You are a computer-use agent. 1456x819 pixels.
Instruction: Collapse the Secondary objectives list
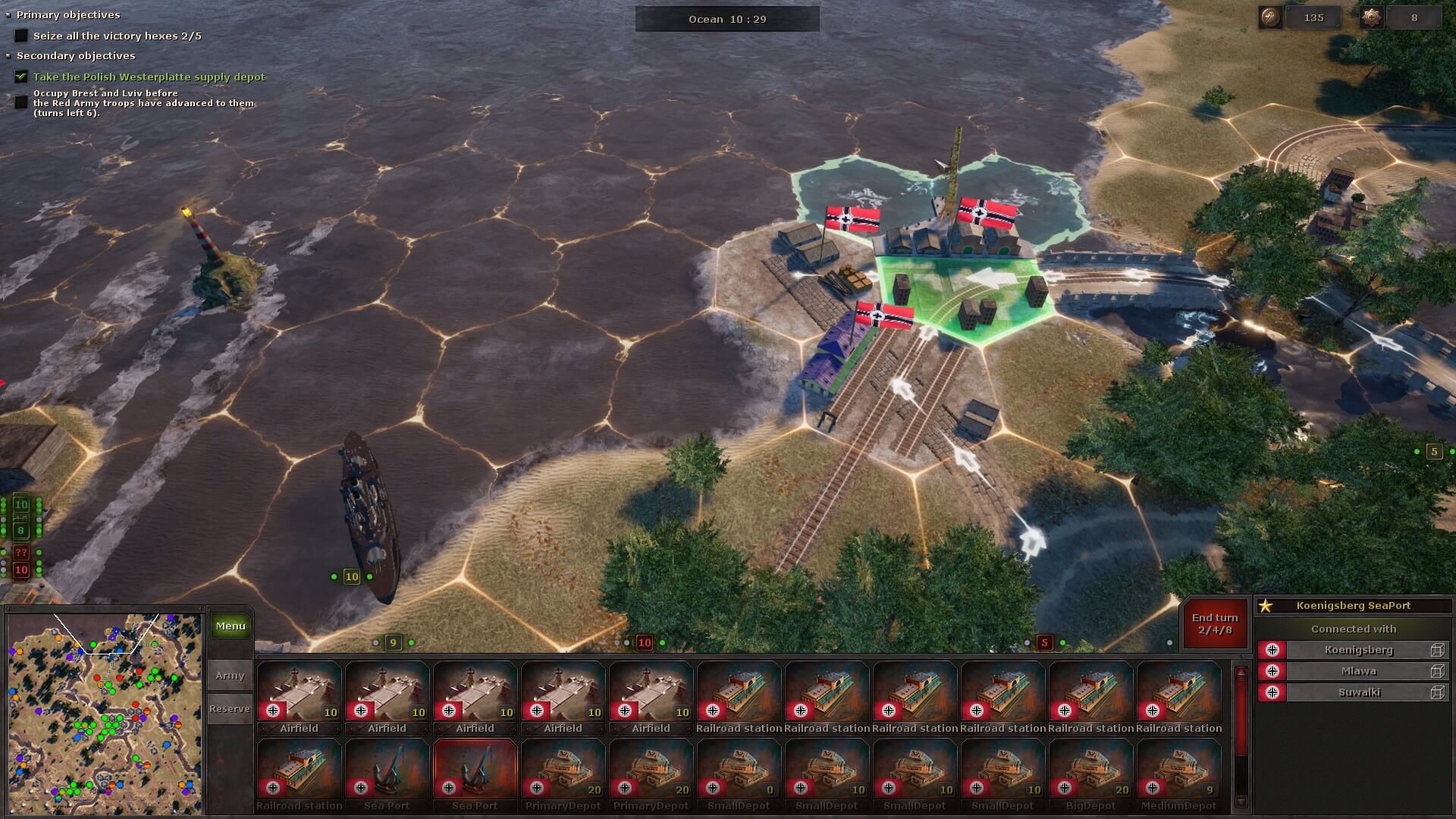coord(8,56)
